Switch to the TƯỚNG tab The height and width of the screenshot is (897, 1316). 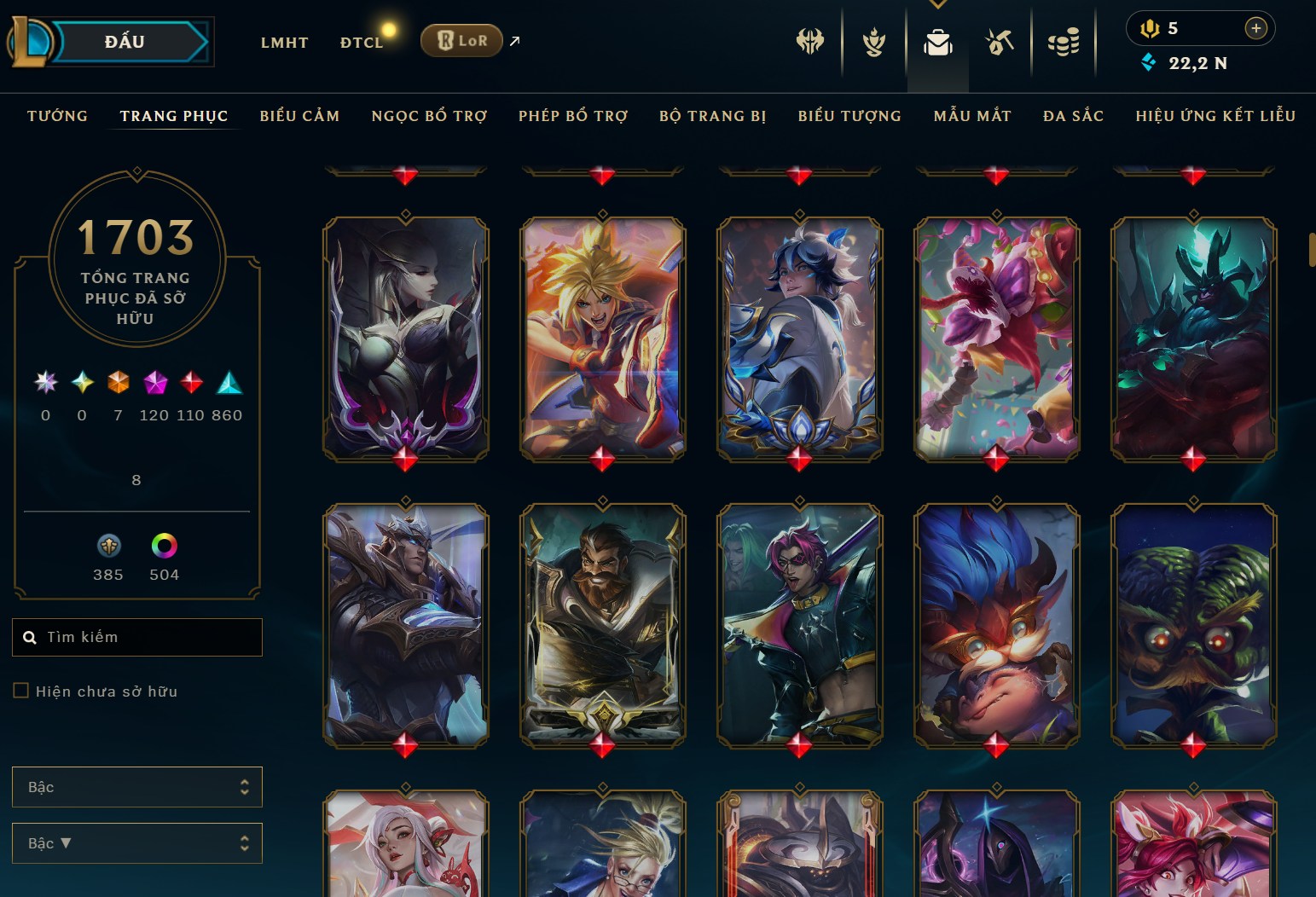(x=56, y=116)
